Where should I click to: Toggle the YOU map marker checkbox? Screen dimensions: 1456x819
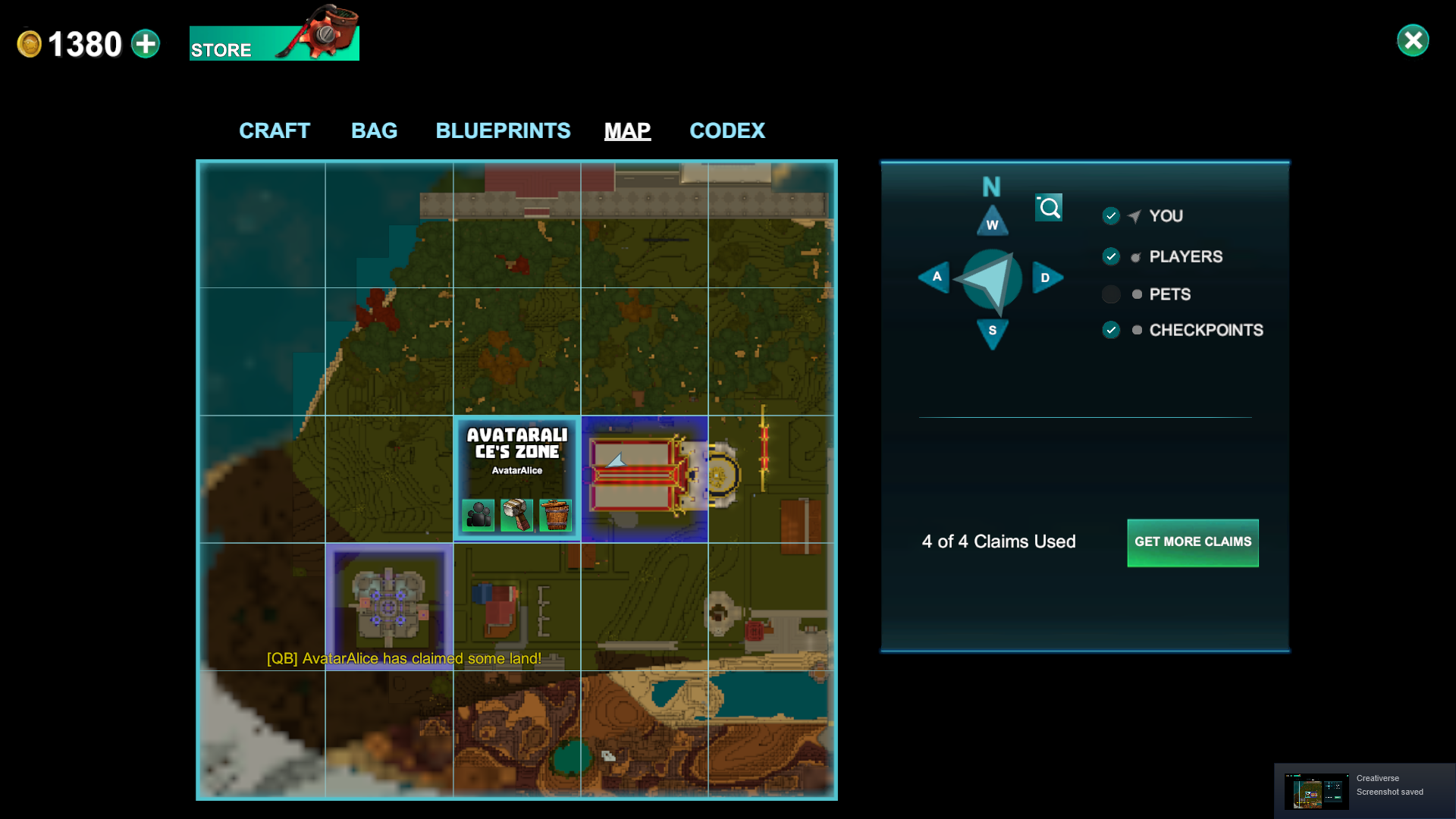tap(1111, 216)
